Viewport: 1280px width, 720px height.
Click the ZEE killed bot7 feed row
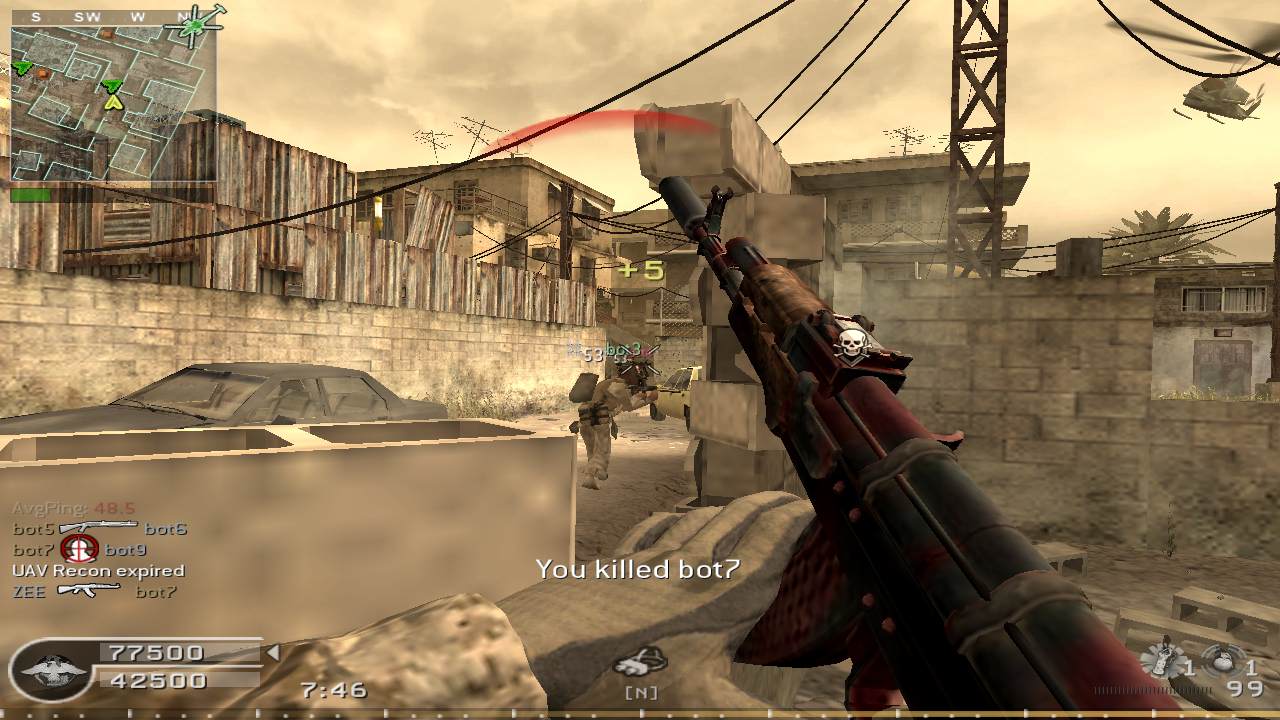pyautogui.click(x=94, y=591)
